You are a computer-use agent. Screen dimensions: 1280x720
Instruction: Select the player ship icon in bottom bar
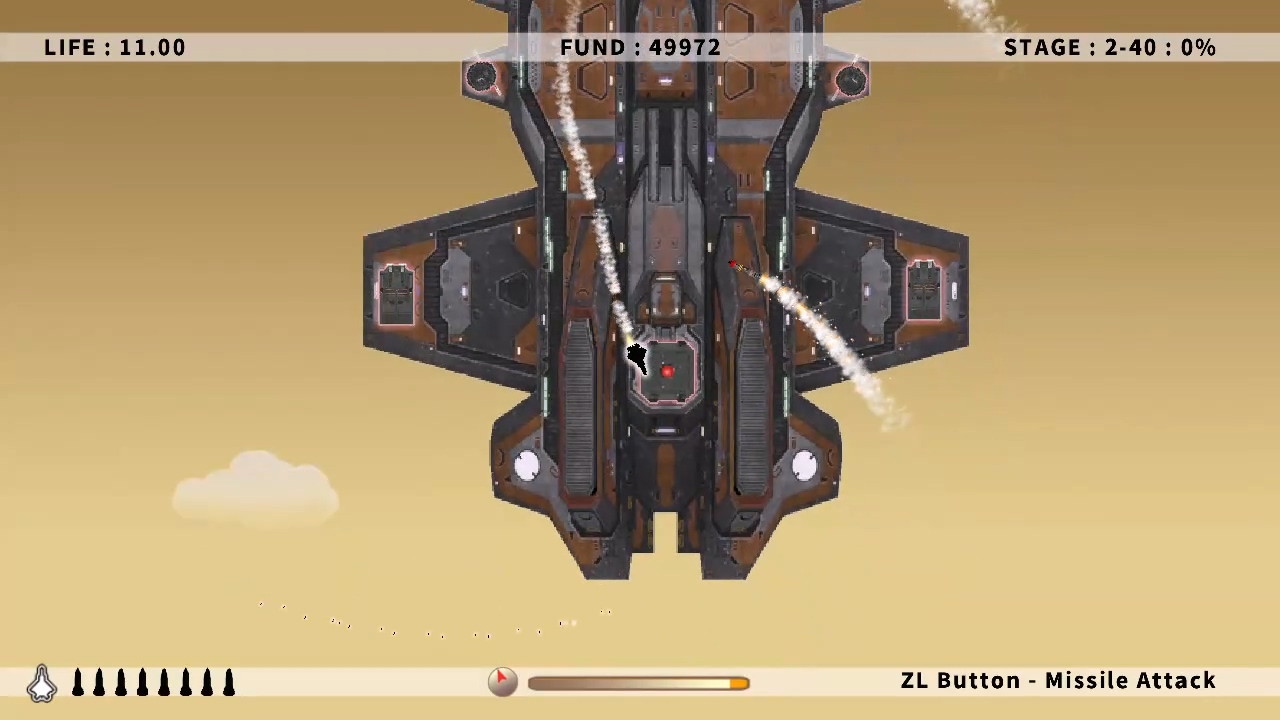(42, 681)
